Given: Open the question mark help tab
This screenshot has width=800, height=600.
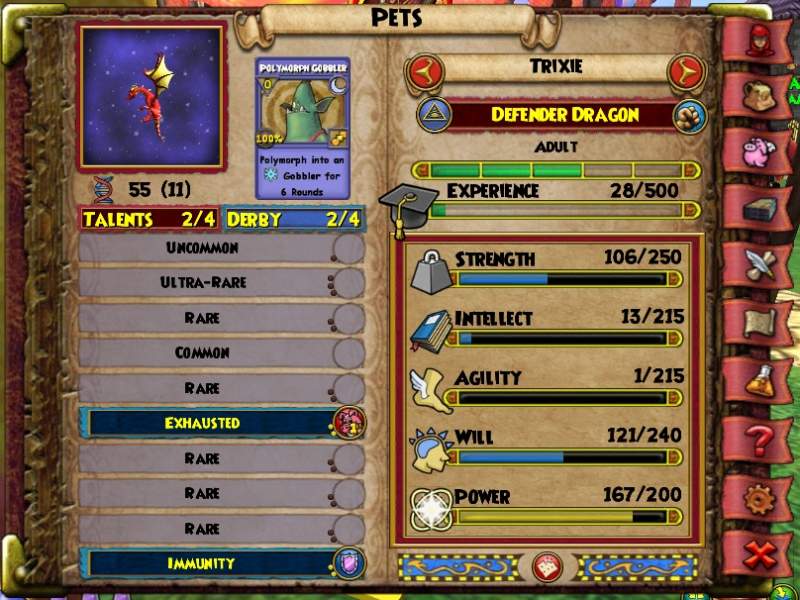Looking at the screenshot, I should coord(758,437).
